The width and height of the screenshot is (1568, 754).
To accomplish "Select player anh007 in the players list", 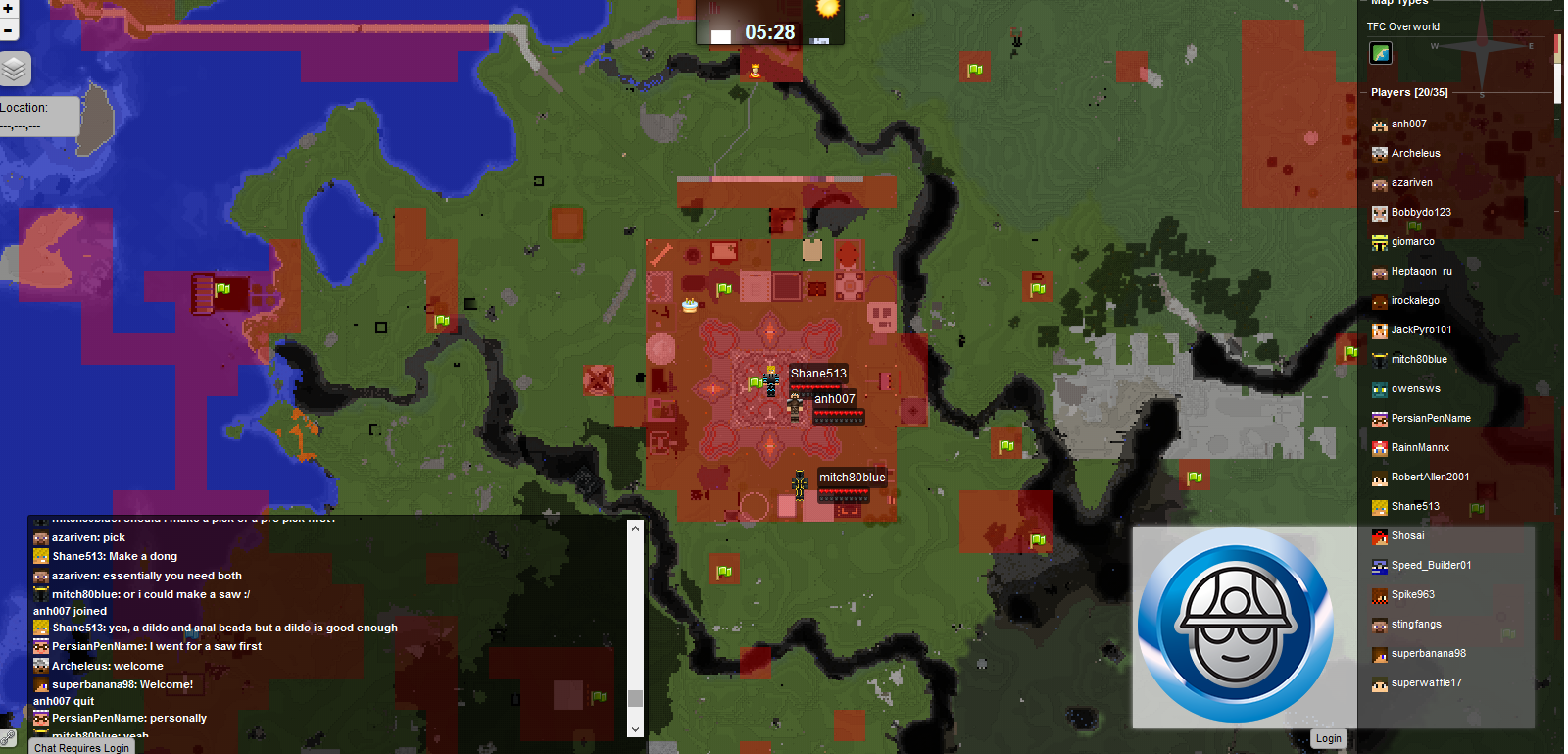I will click(x=1408, y=125).
